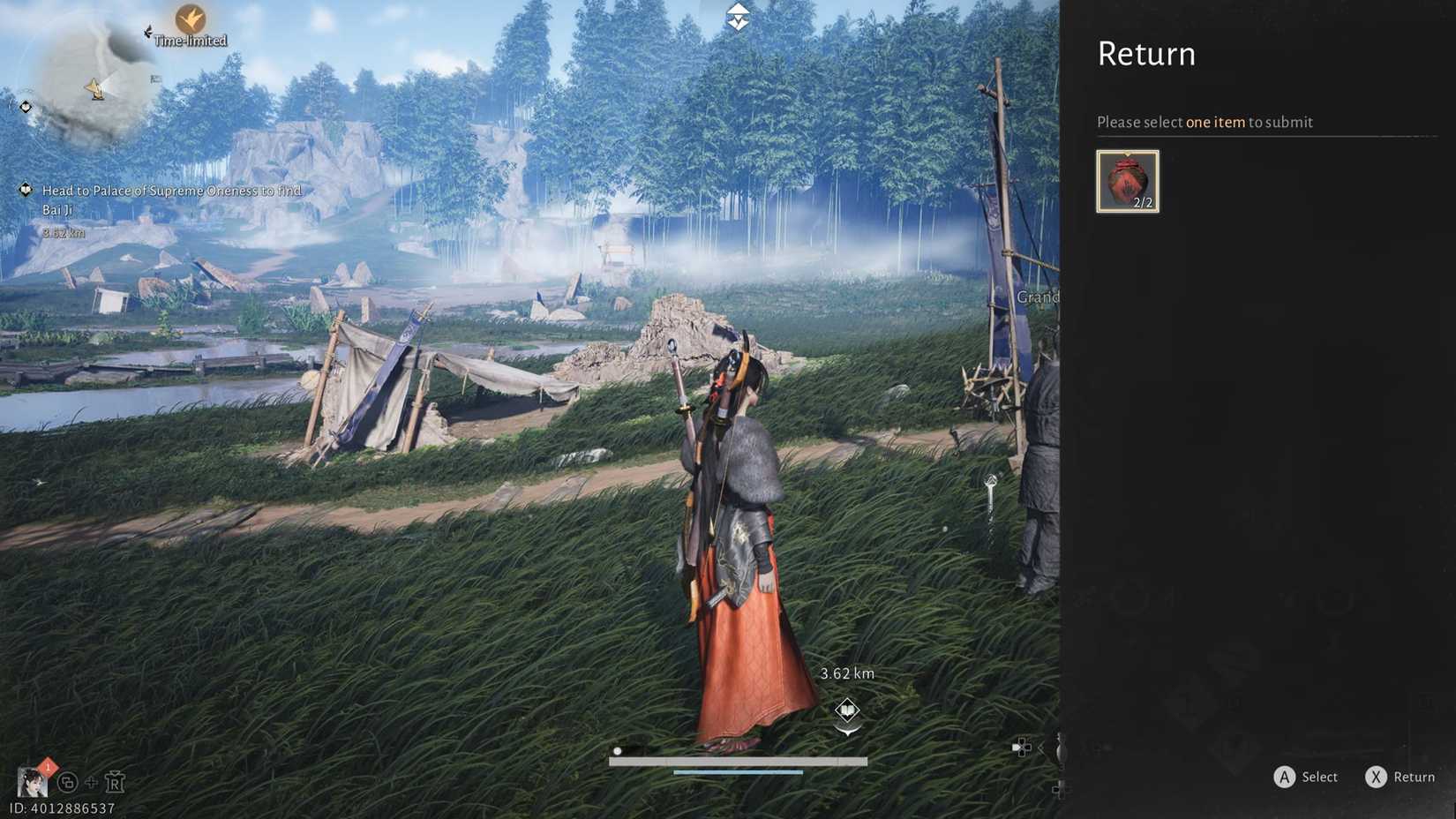
Task: Open the team-up icon beside the avatar
Action: pyautogui.click(x=66, y=783)
